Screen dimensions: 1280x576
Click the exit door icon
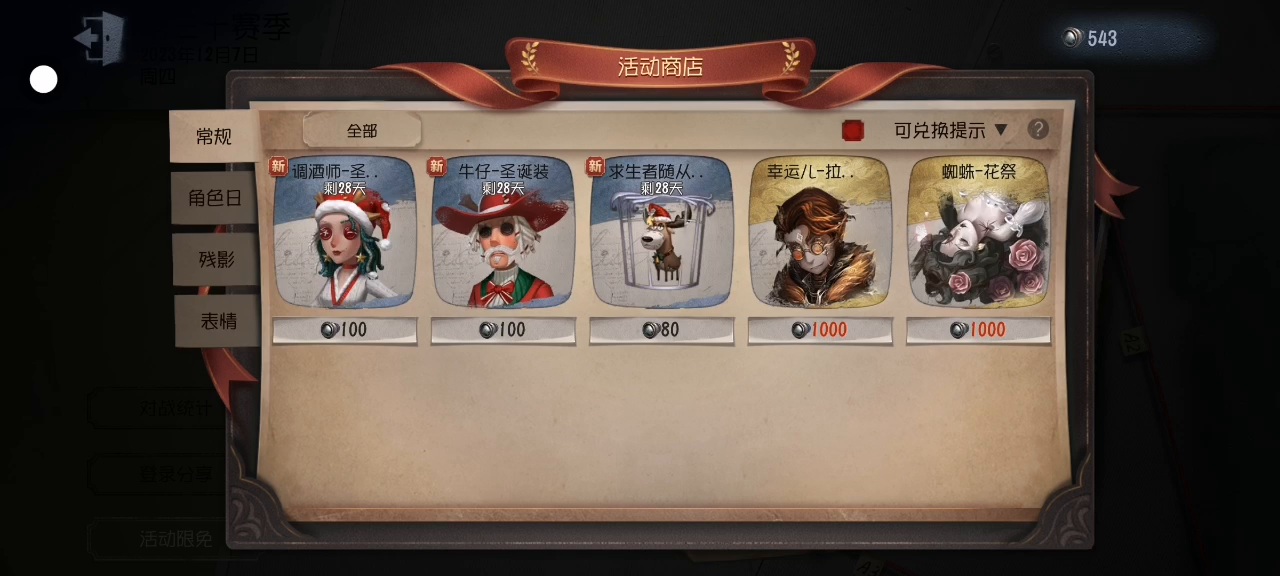[x=99, y=38]
